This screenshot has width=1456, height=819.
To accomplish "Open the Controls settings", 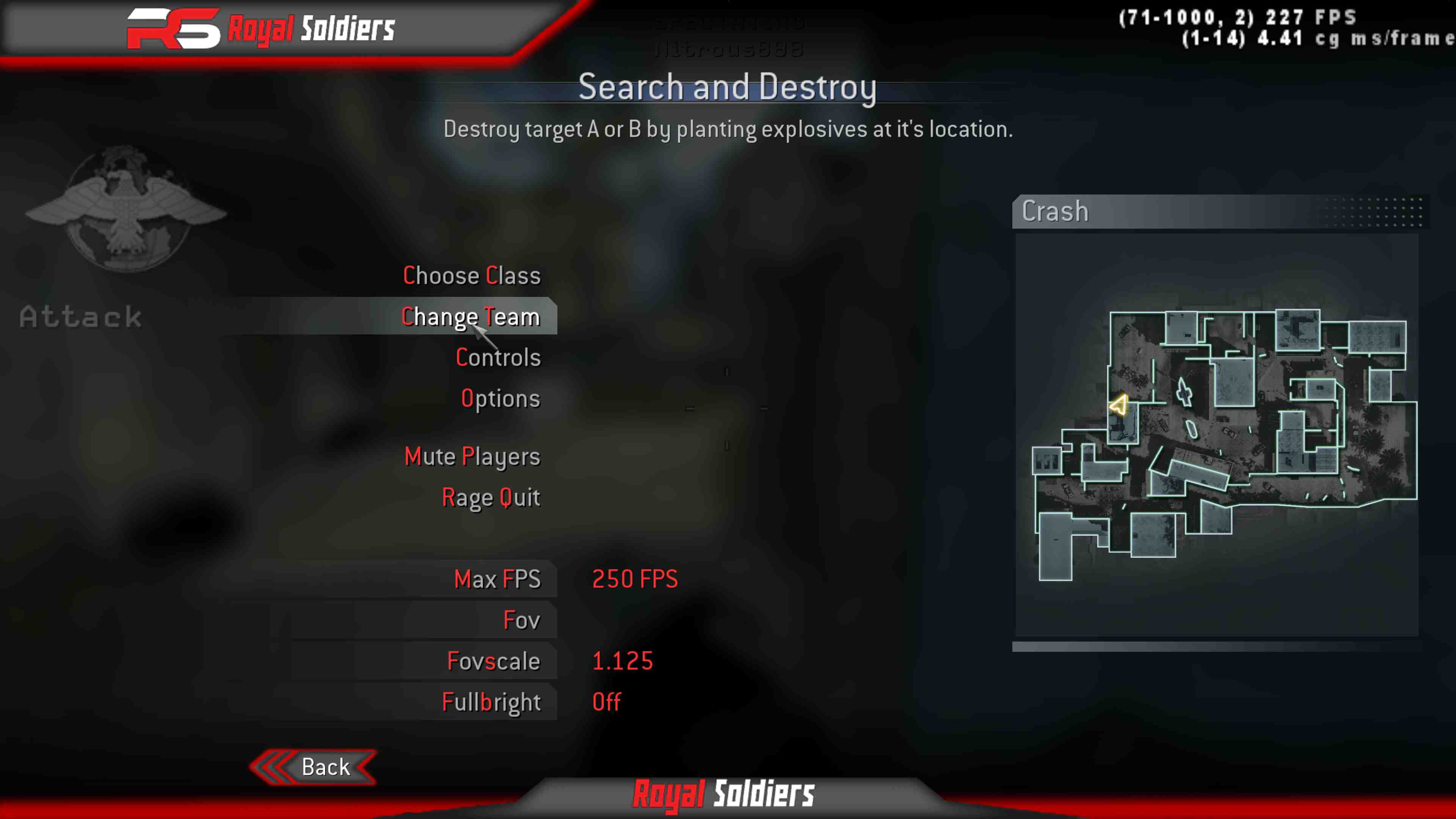I will (x=498, y=357).
